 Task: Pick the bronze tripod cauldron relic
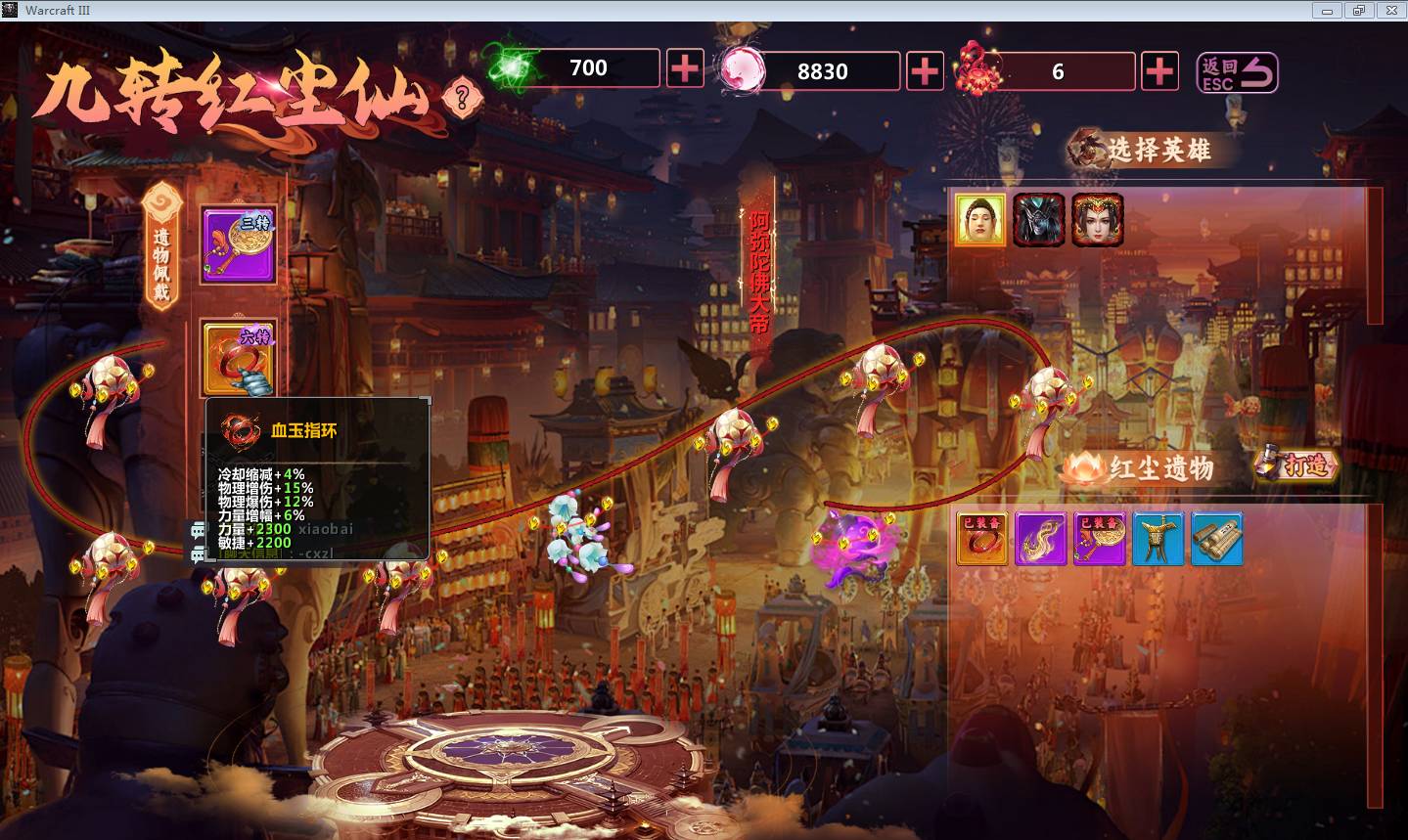1158,539
